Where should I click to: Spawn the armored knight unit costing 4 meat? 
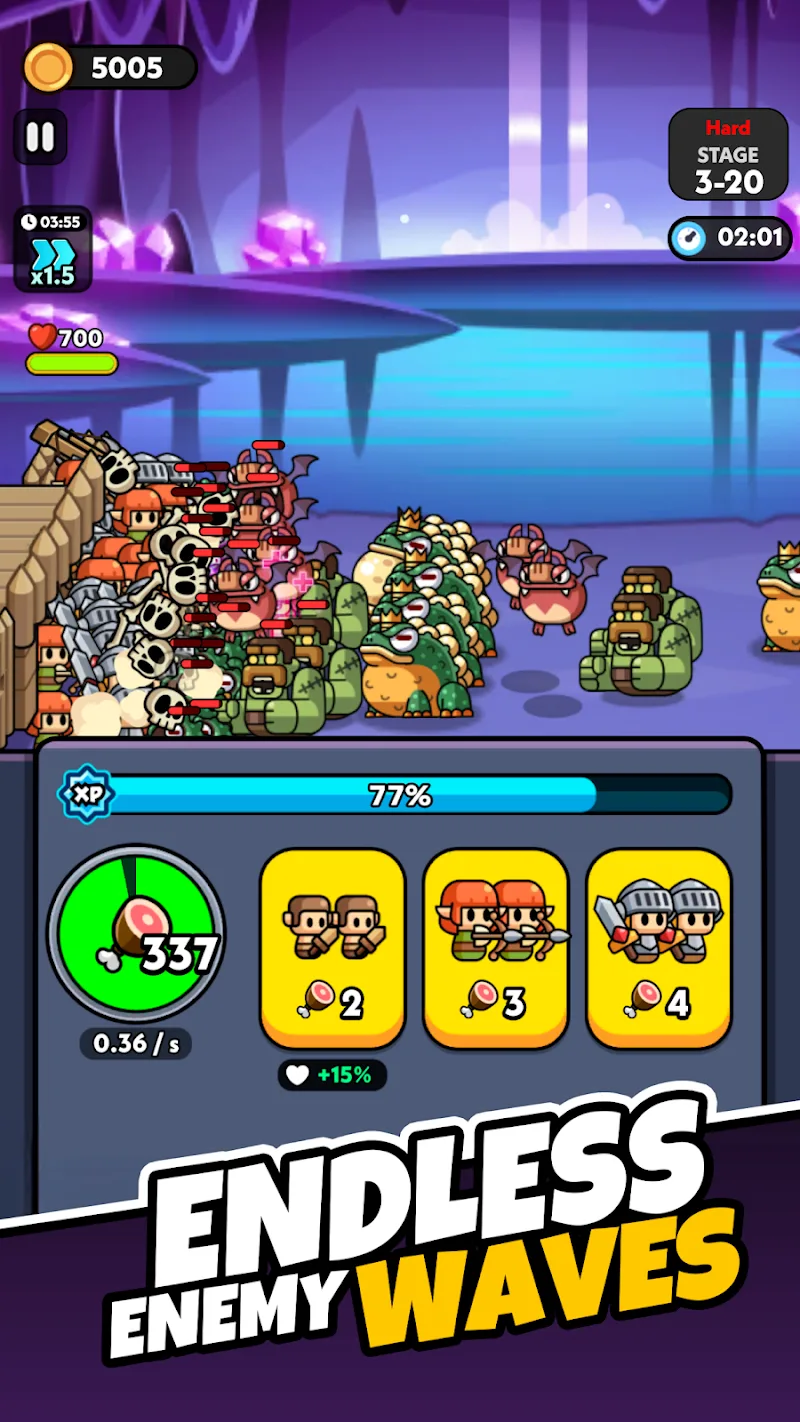[659, 946]
